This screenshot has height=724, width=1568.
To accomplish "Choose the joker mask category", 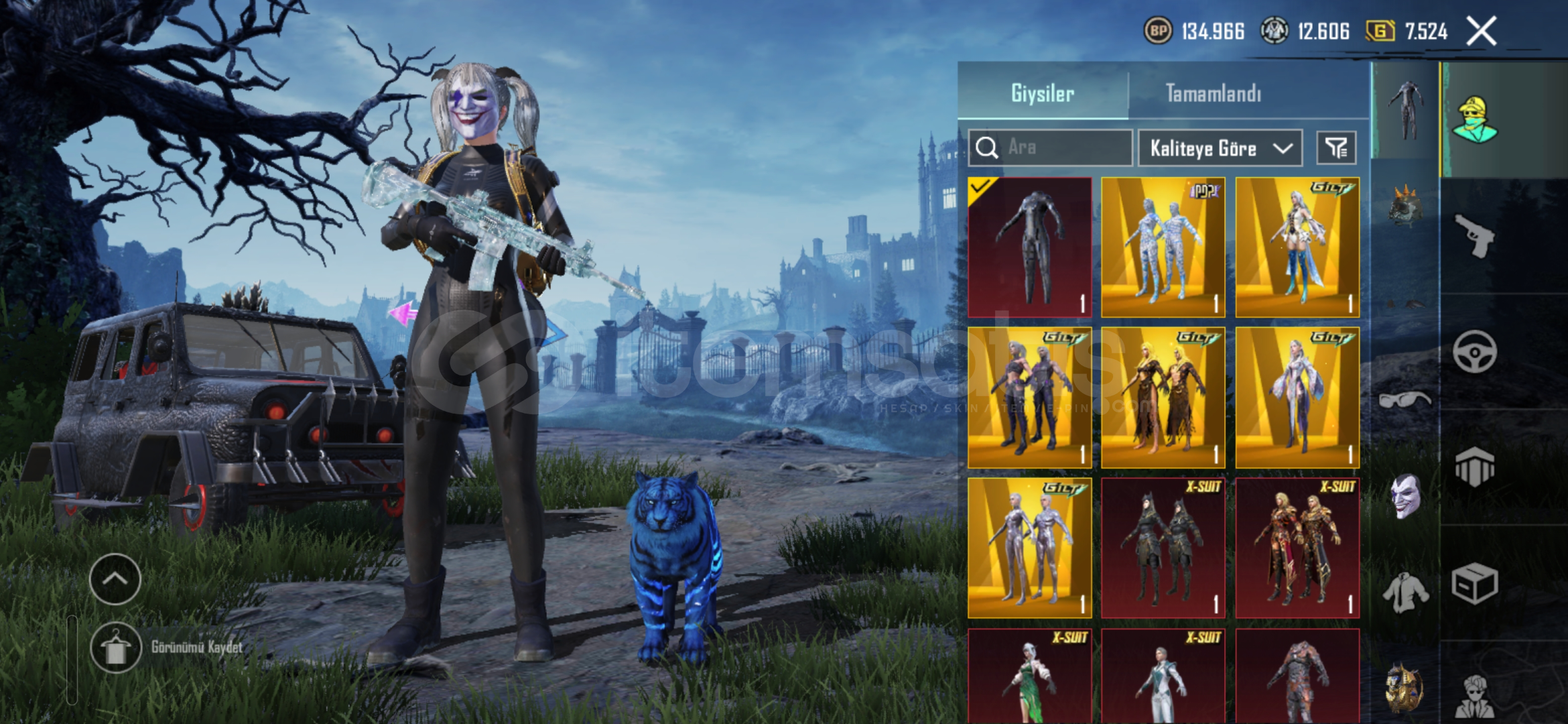I will [x=1404, y=496].
